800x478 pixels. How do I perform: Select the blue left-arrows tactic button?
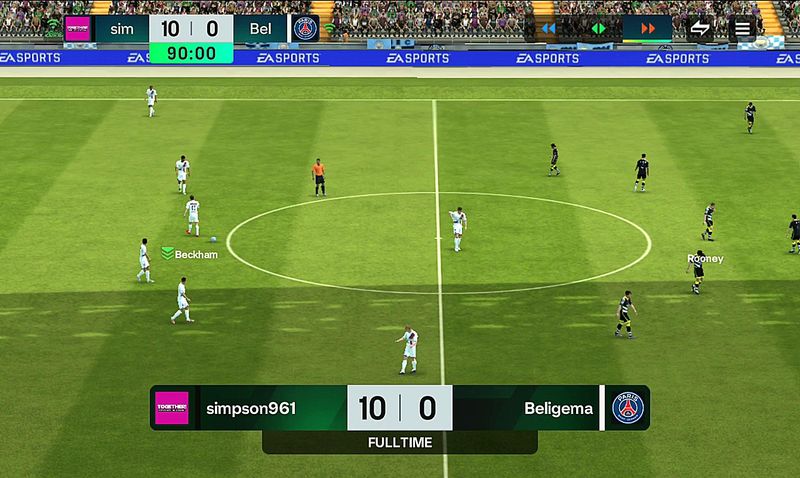tap(548, 28)
